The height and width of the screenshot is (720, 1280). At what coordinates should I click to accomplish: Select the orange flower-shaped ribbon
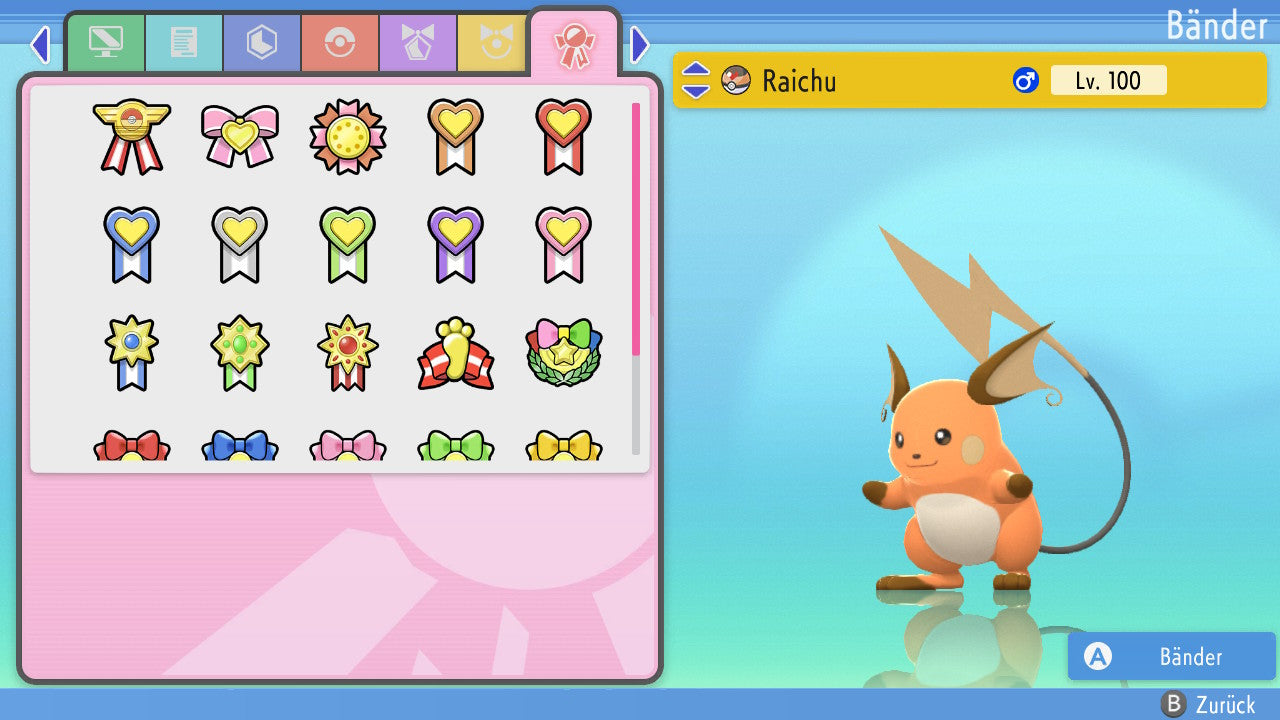click(347, 136)
